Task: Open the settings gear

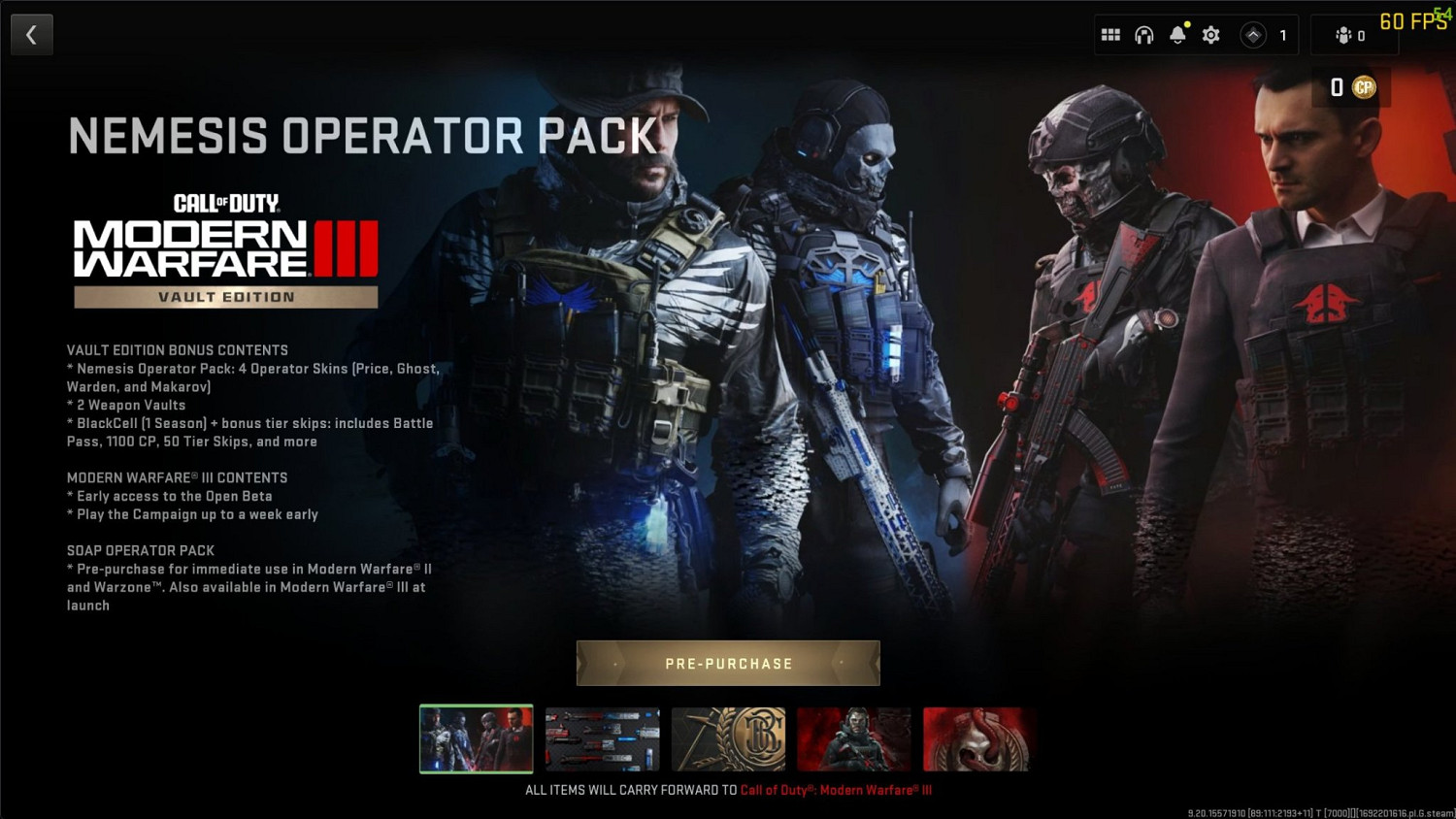Action: click(1210, 34)
